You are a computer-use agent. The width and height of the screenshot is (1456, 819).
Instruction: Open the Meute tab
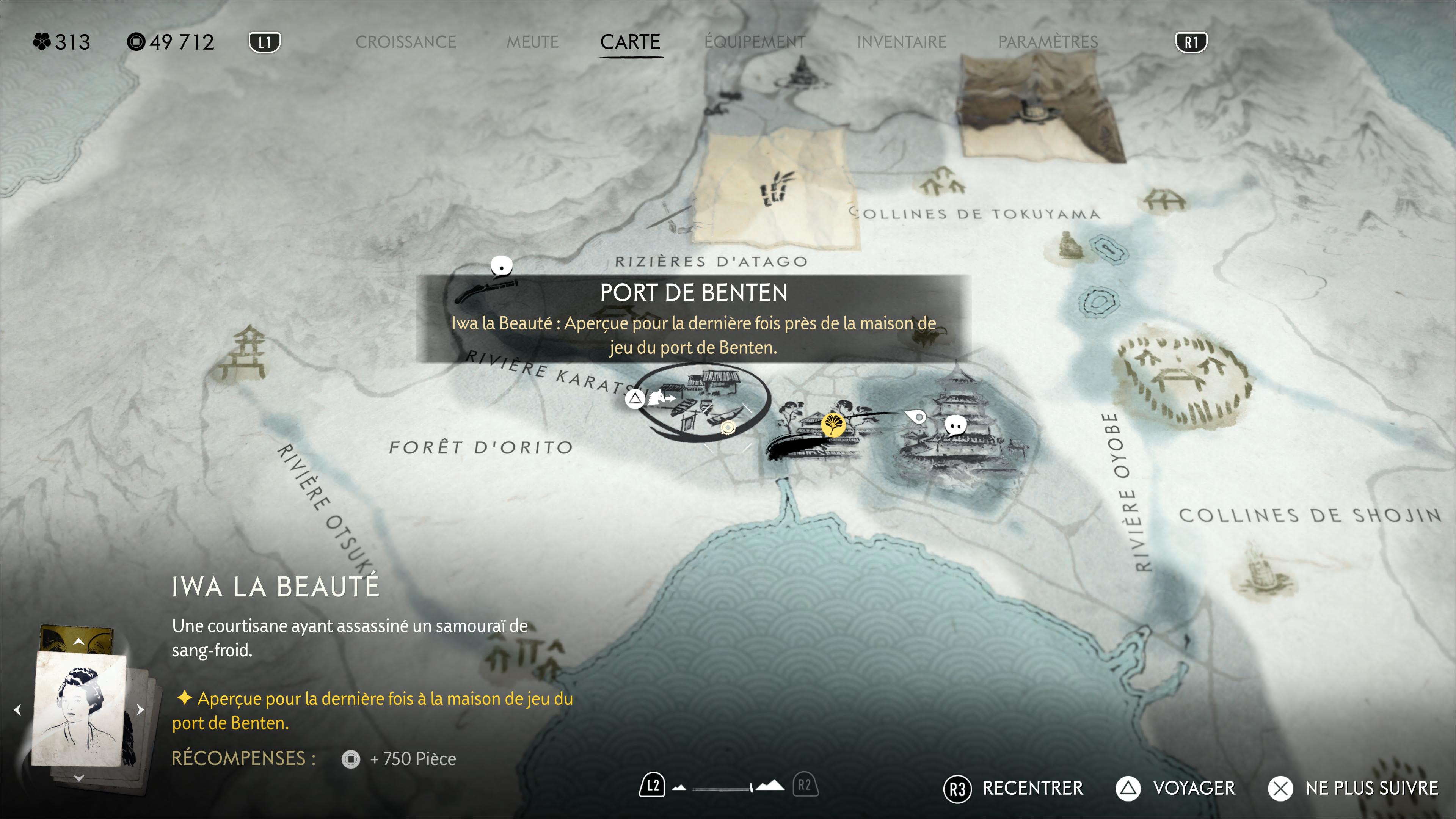pos(532,42)
